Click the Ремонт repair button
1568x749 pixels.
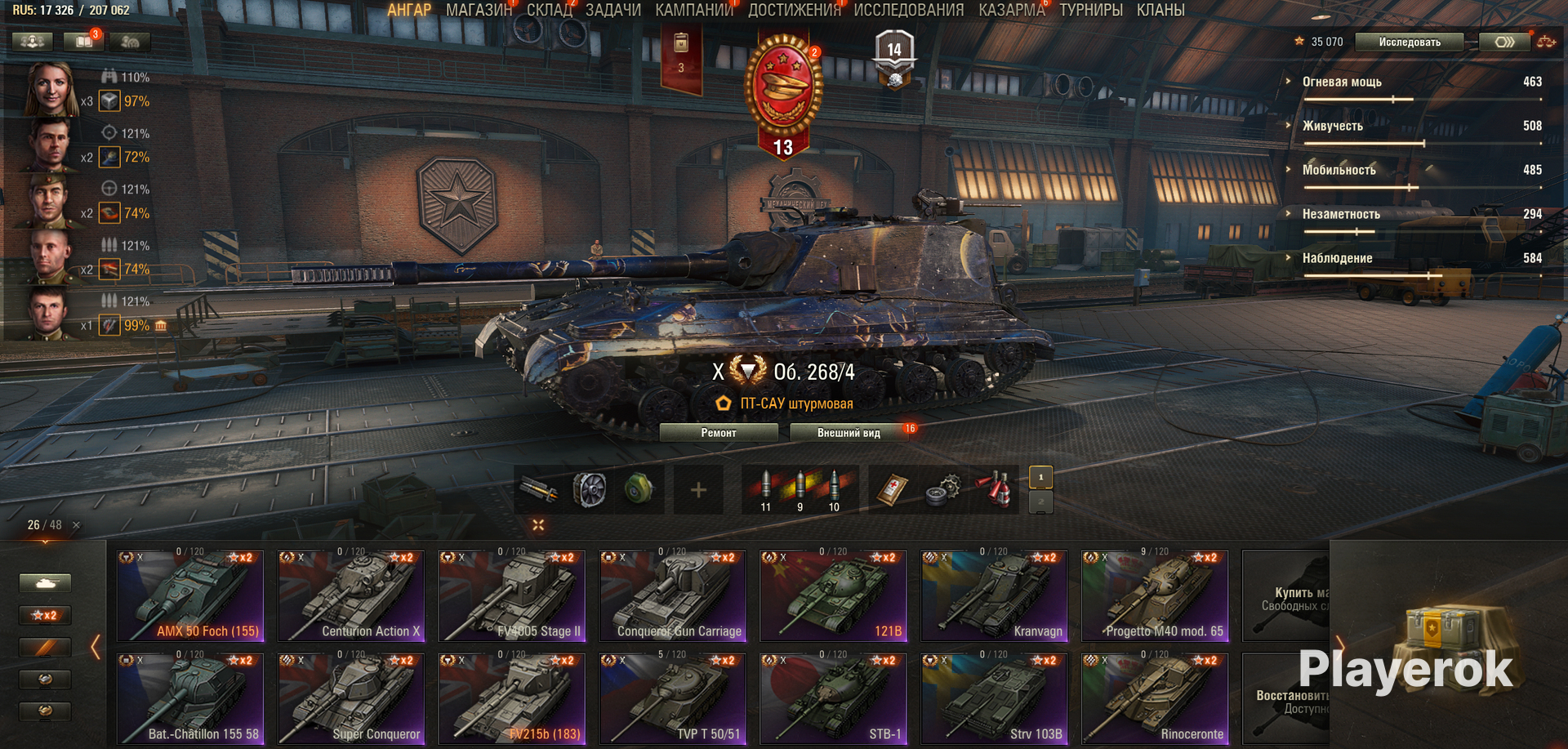tap(718, 433)
